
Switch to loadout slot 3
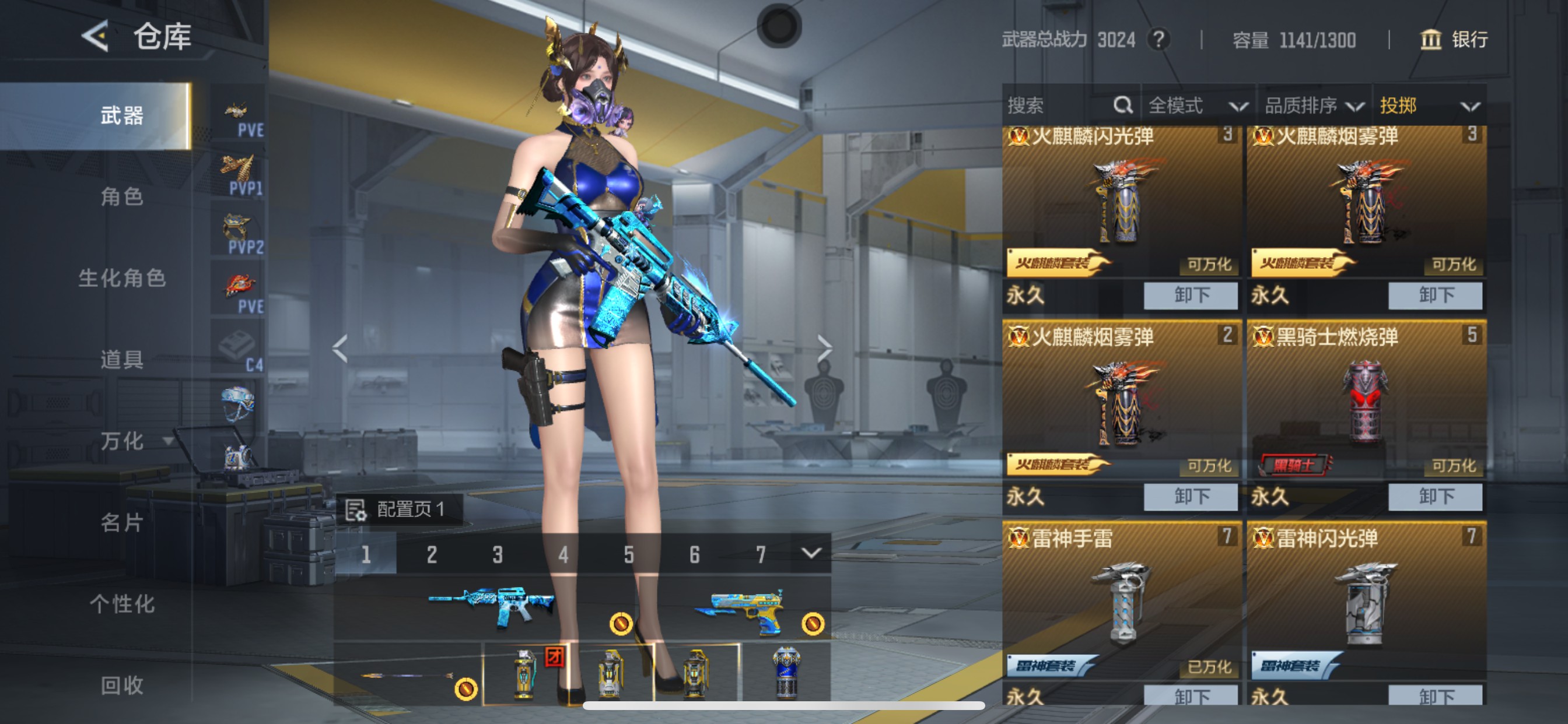click(498, 554)
